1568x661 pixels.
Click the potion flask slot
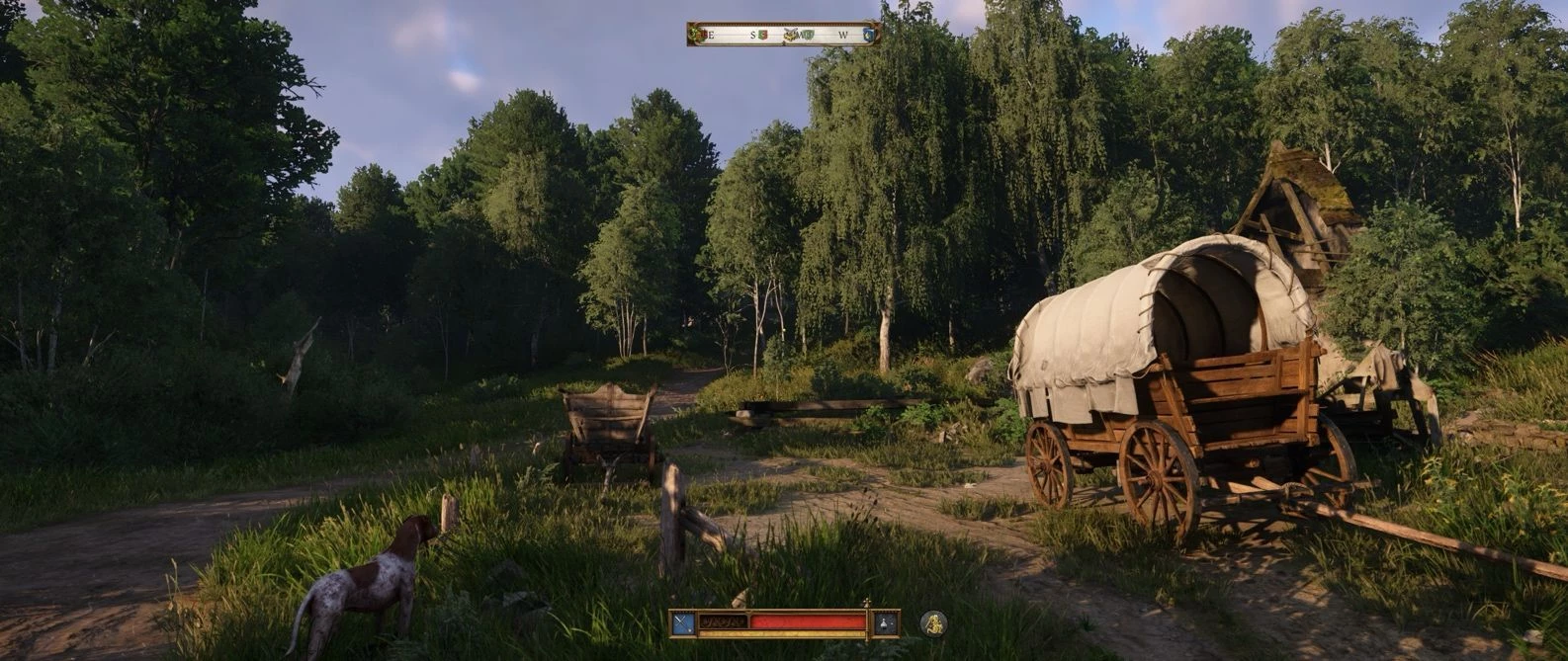(x=886, y=622)
